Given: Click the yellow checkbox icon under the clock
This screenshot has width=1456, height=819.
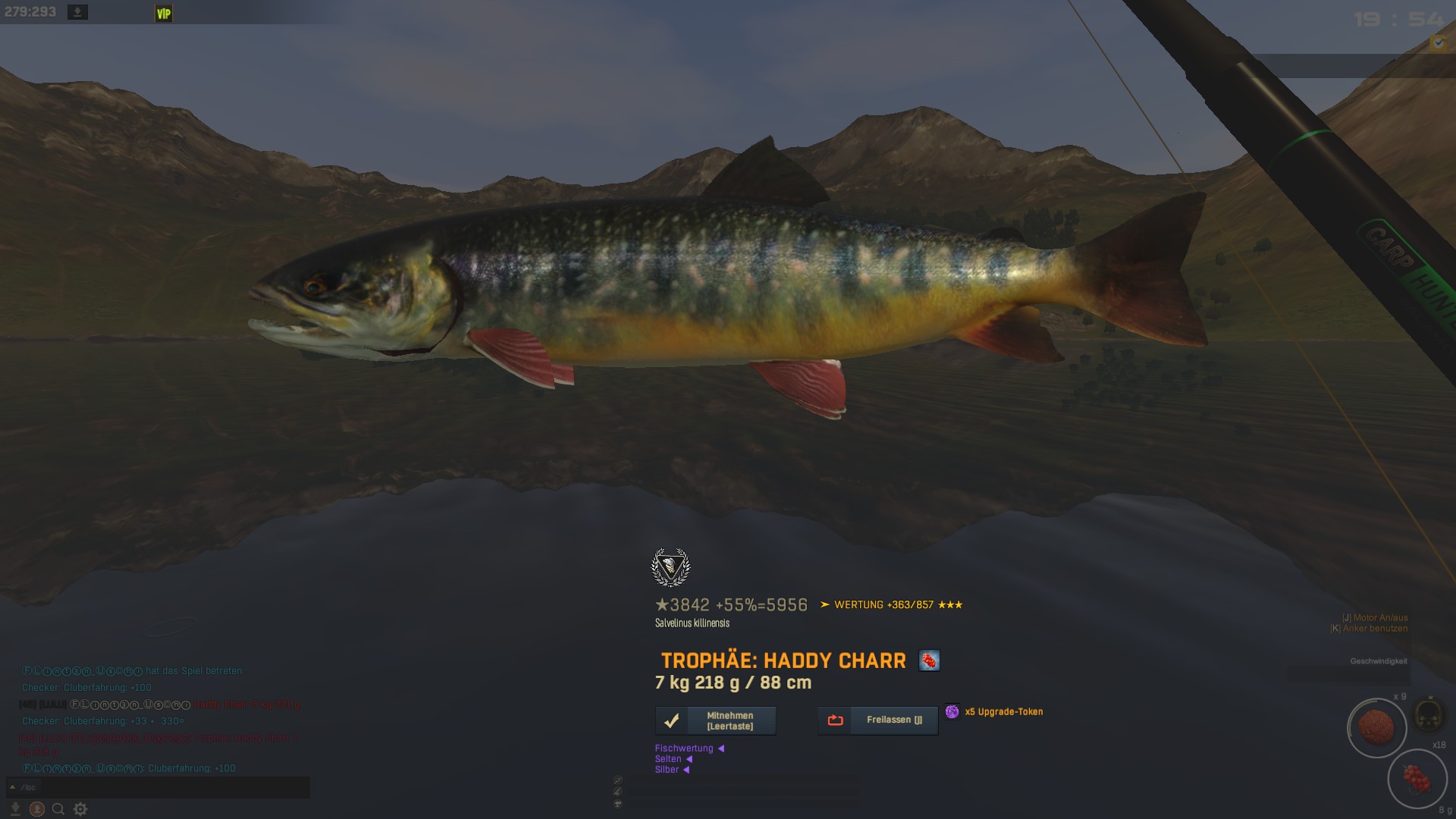Looking at the screenshot, I should (1438, 44).
